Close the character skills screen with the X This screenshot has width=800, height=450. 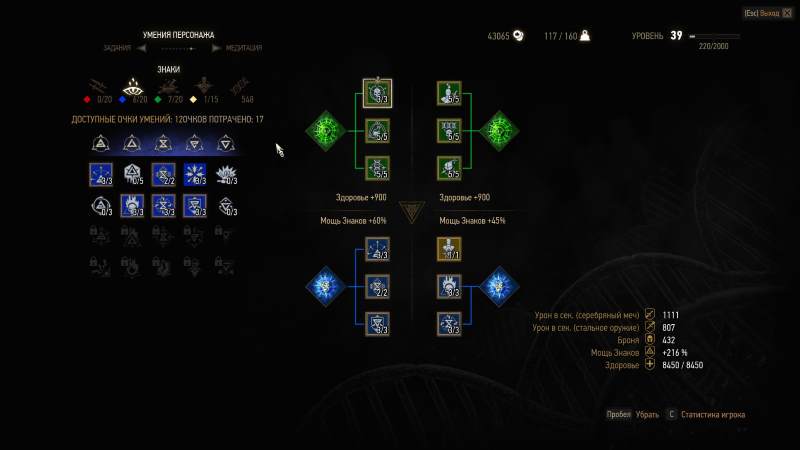tap(787, 13)
